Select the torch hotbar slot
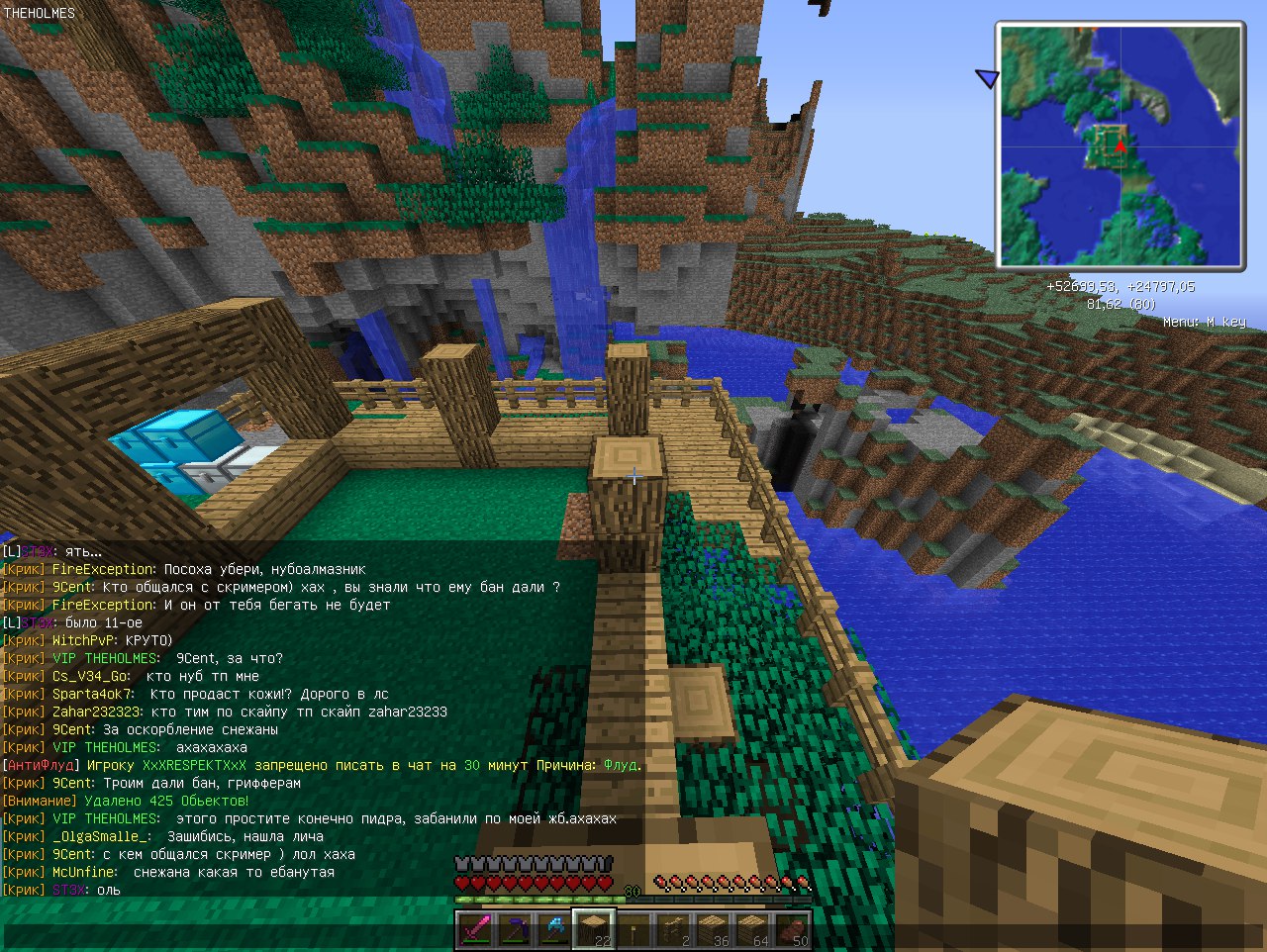 point(633,930)
